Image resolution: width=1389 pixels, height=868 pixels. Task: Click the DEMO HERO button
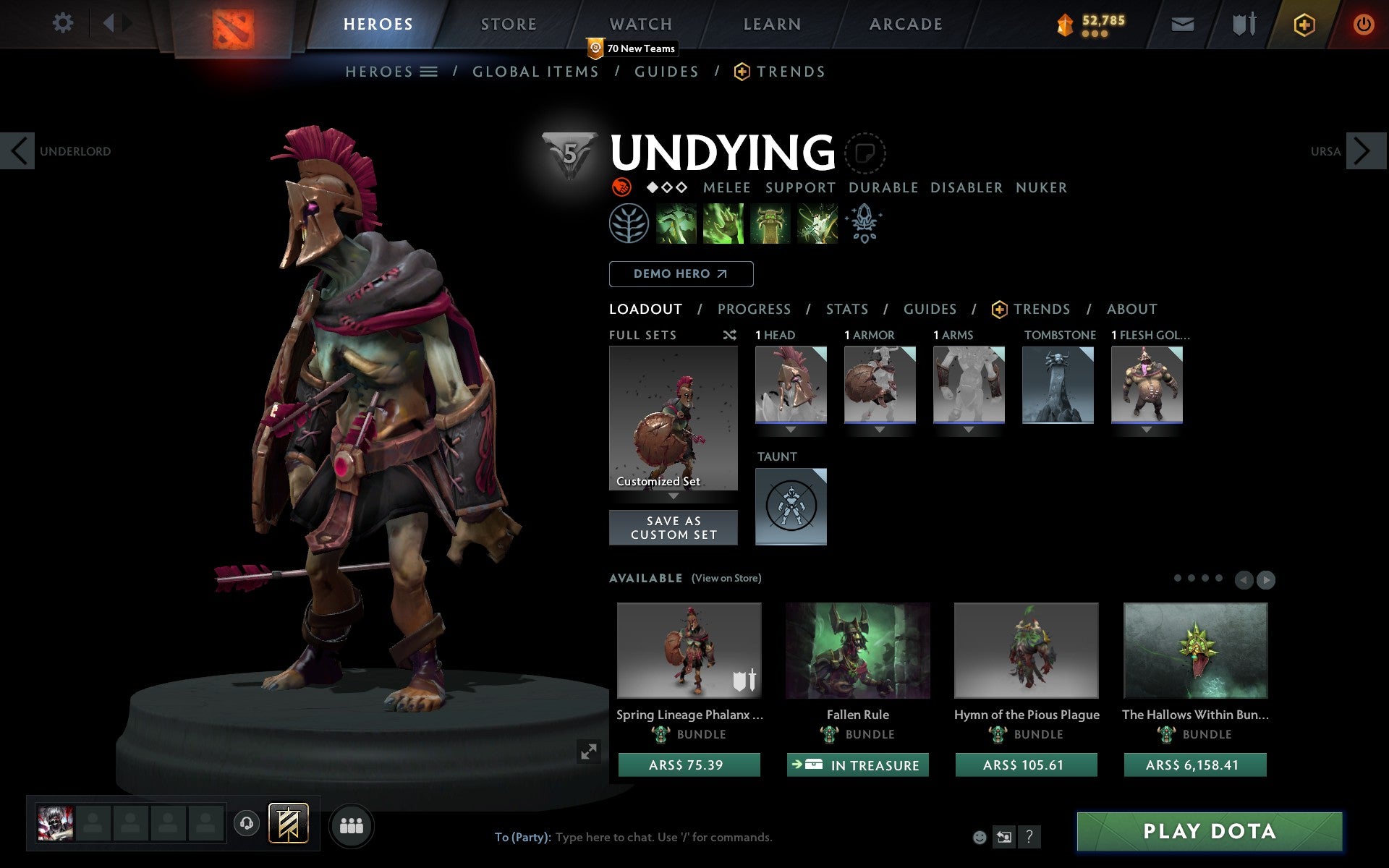point(680,274)
